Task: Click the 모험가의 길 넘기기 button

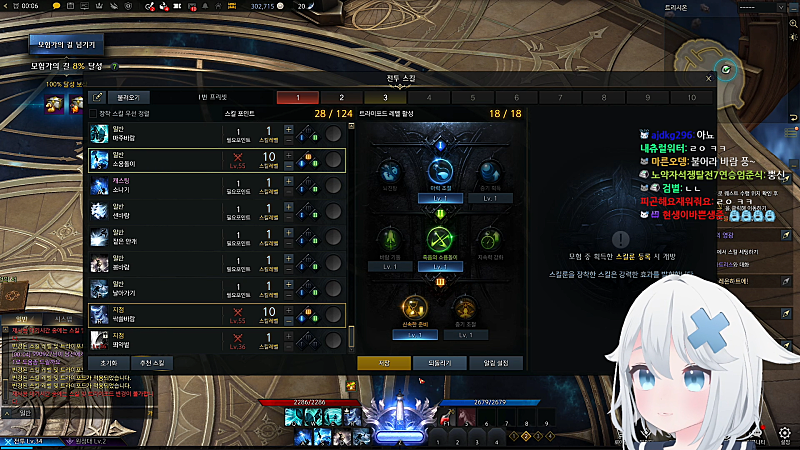Action: [x=67, y=45]
